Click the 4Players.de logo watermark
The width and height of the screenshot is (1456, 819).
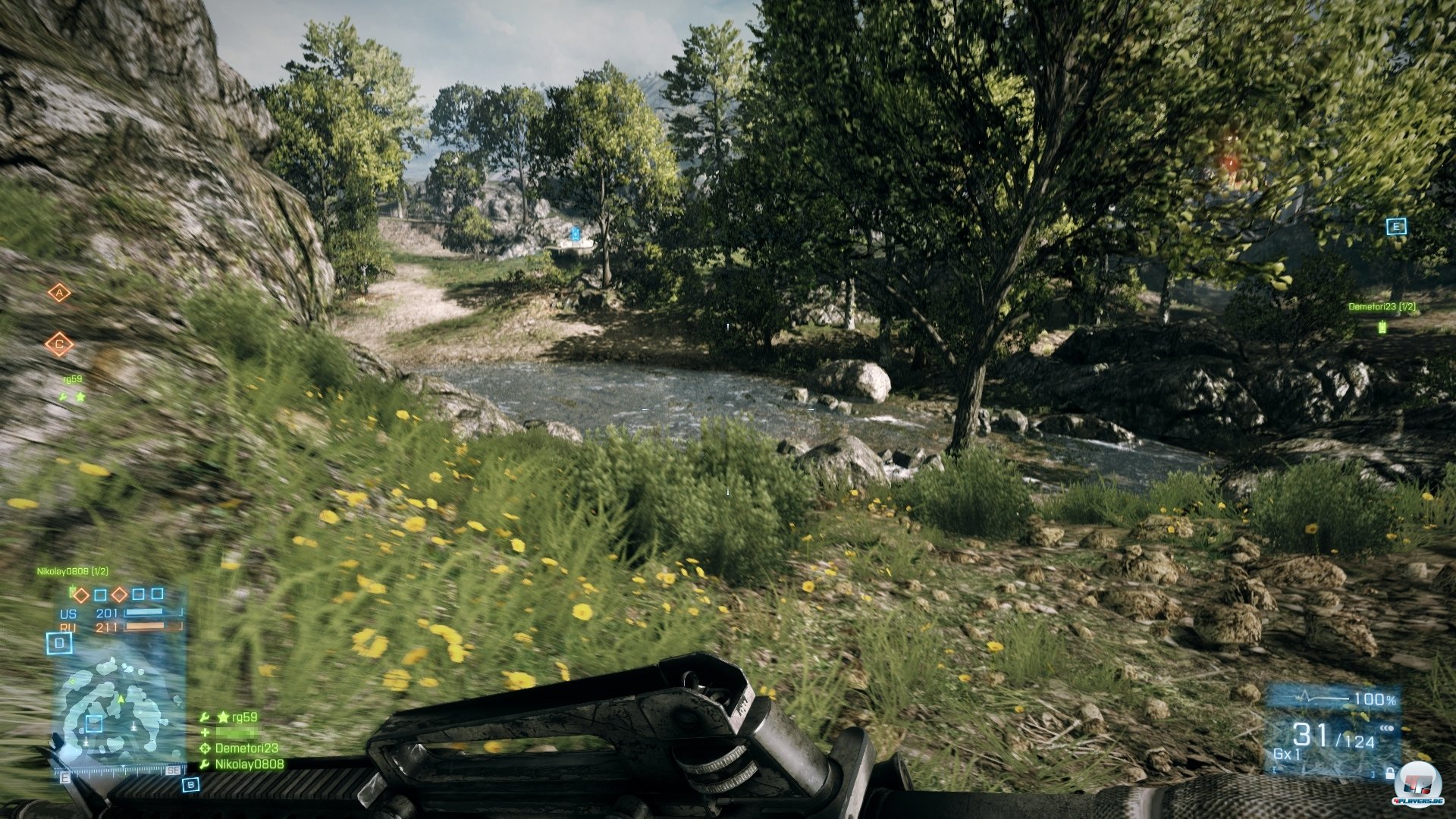pos(1420,783)
